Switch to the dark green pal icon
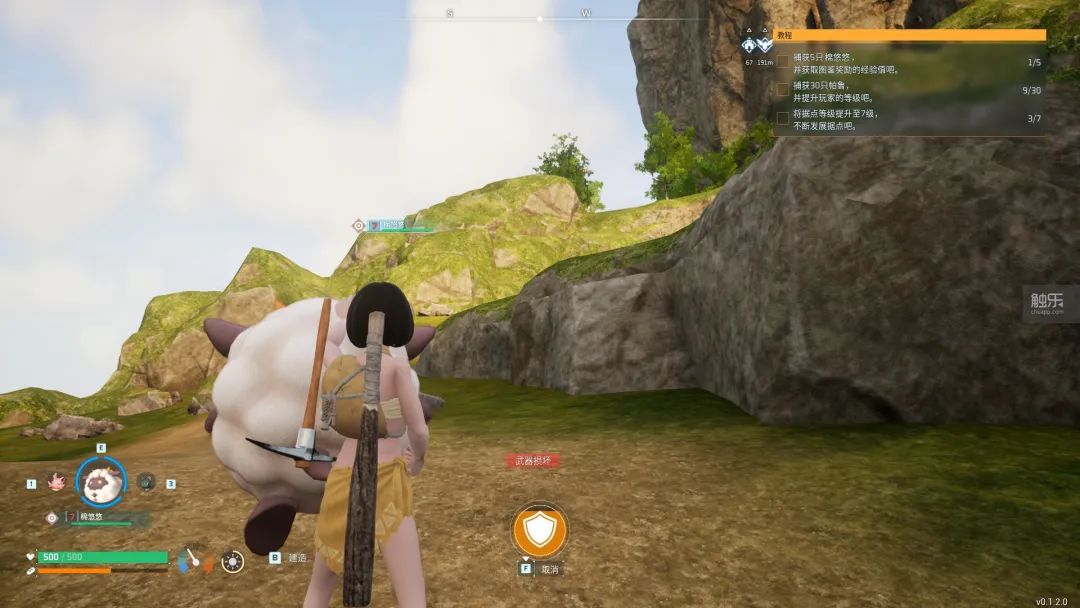The width and height of the screenshot is (1080, 608). (147, 482)
